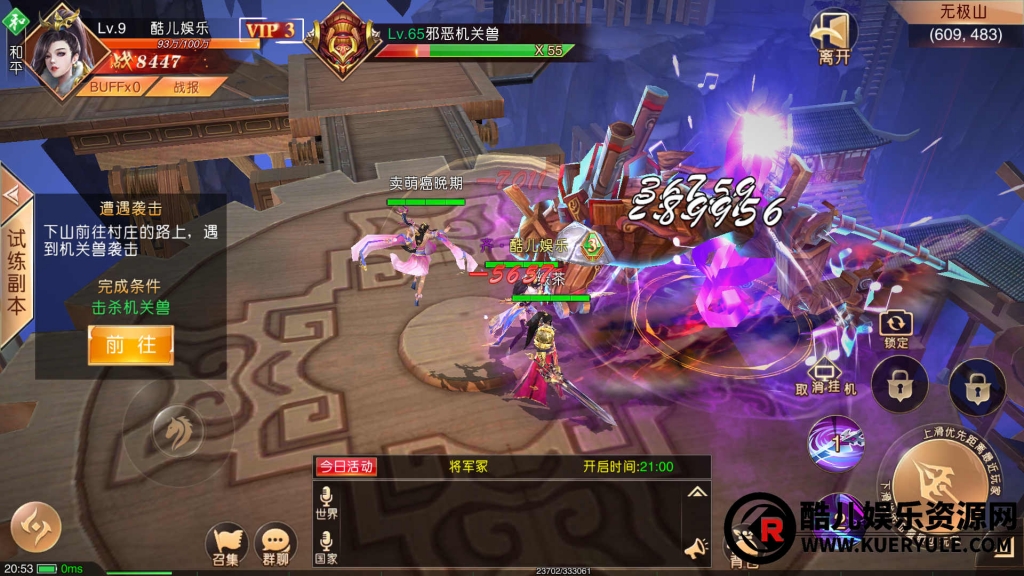Open the BUFFx0 buff list

(113, 87)
